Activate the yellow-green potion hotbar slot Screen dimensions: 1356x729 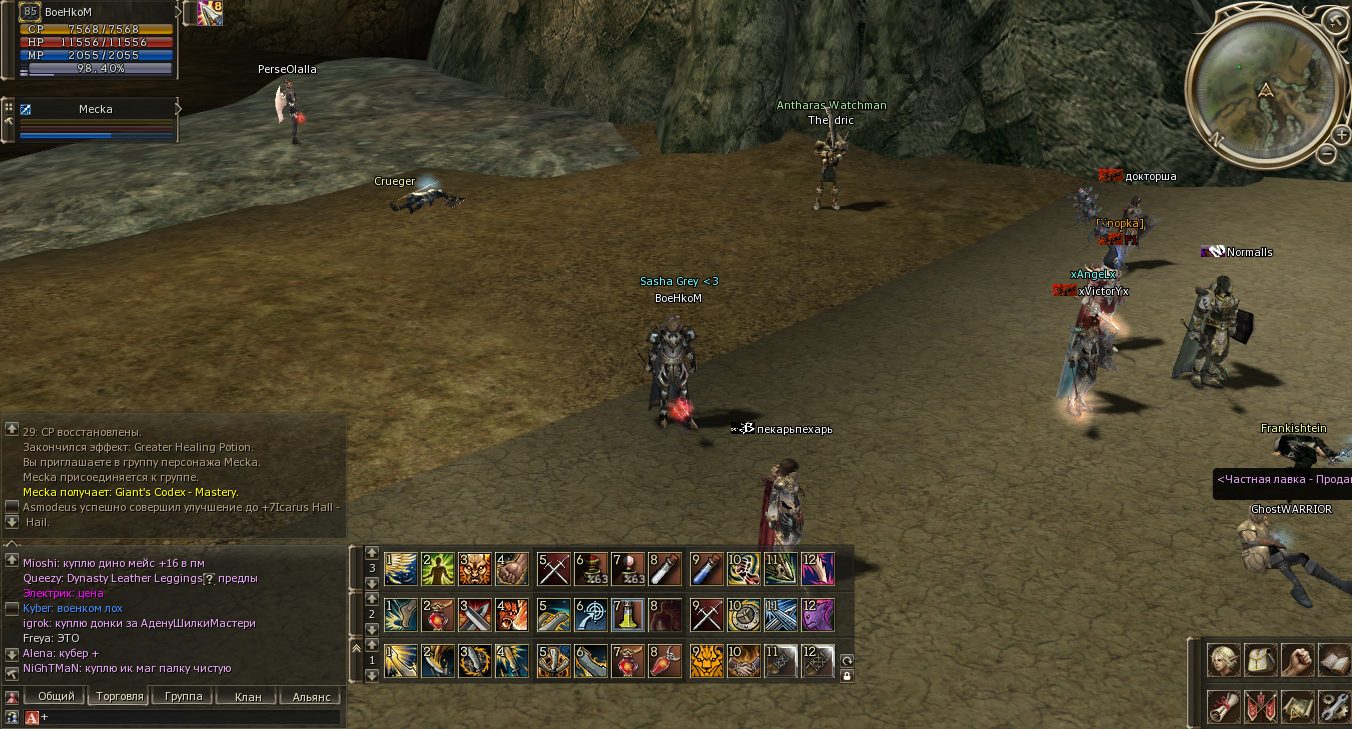(627, 615)
